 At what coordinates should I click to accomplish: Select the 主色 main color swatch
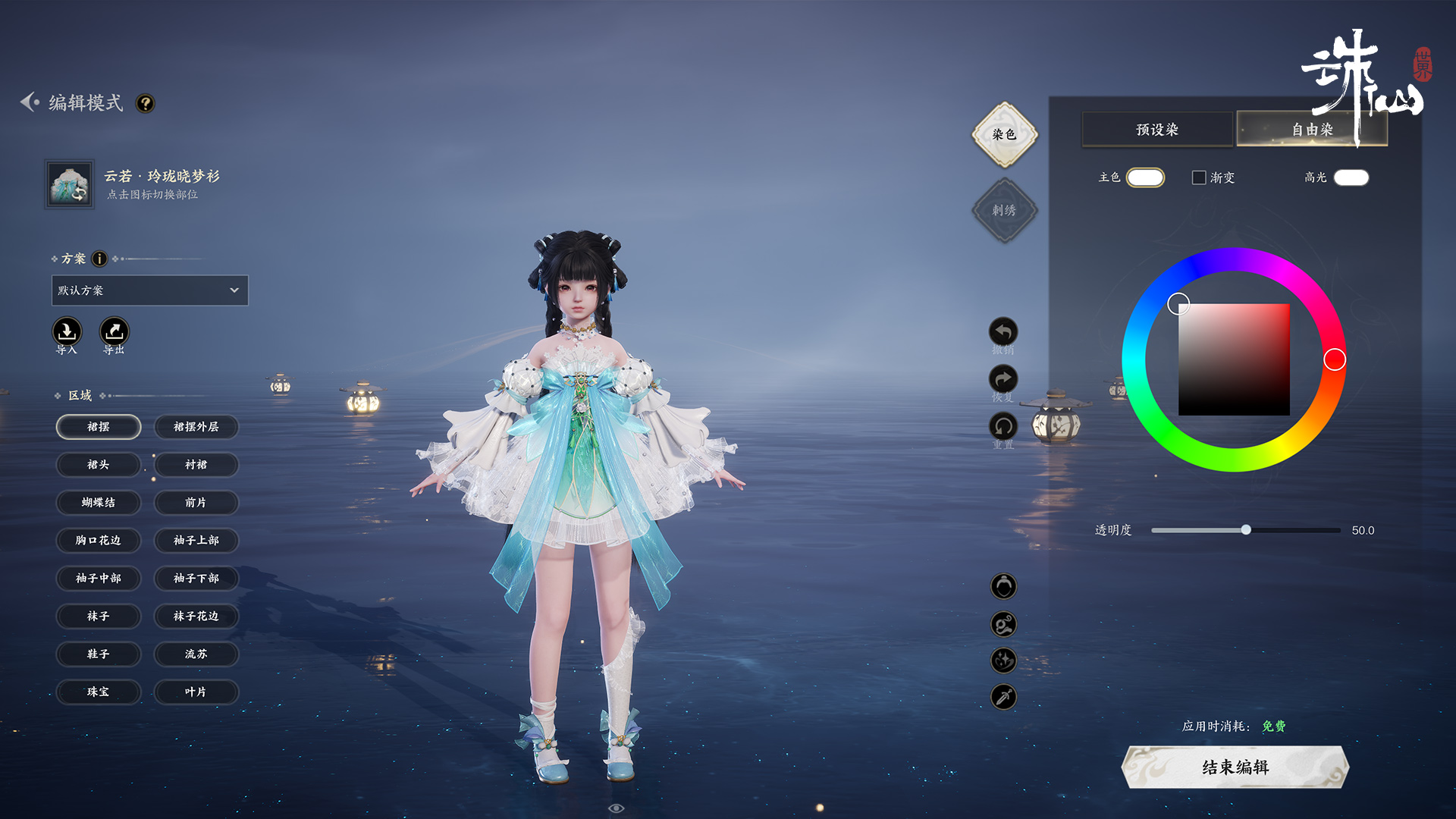(x=1145, y=177)
